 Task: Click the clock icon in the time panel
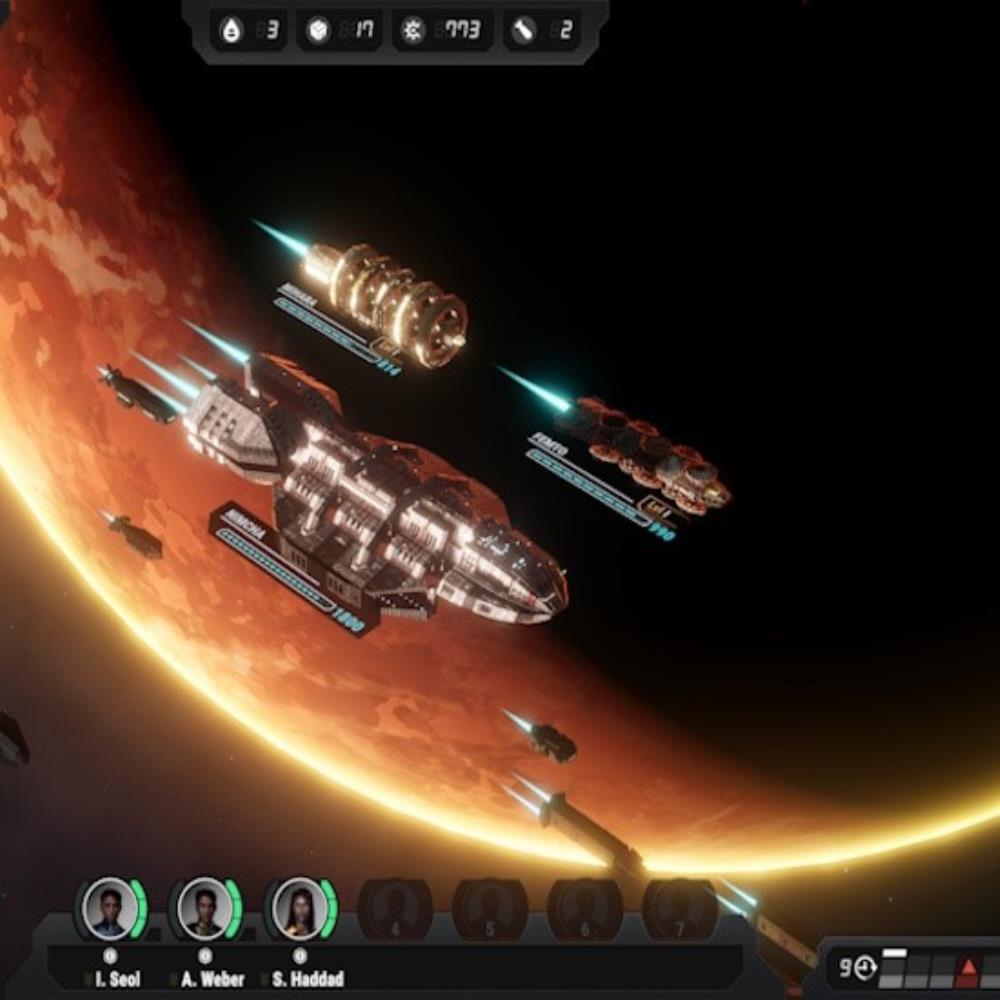tap(864, 968)
